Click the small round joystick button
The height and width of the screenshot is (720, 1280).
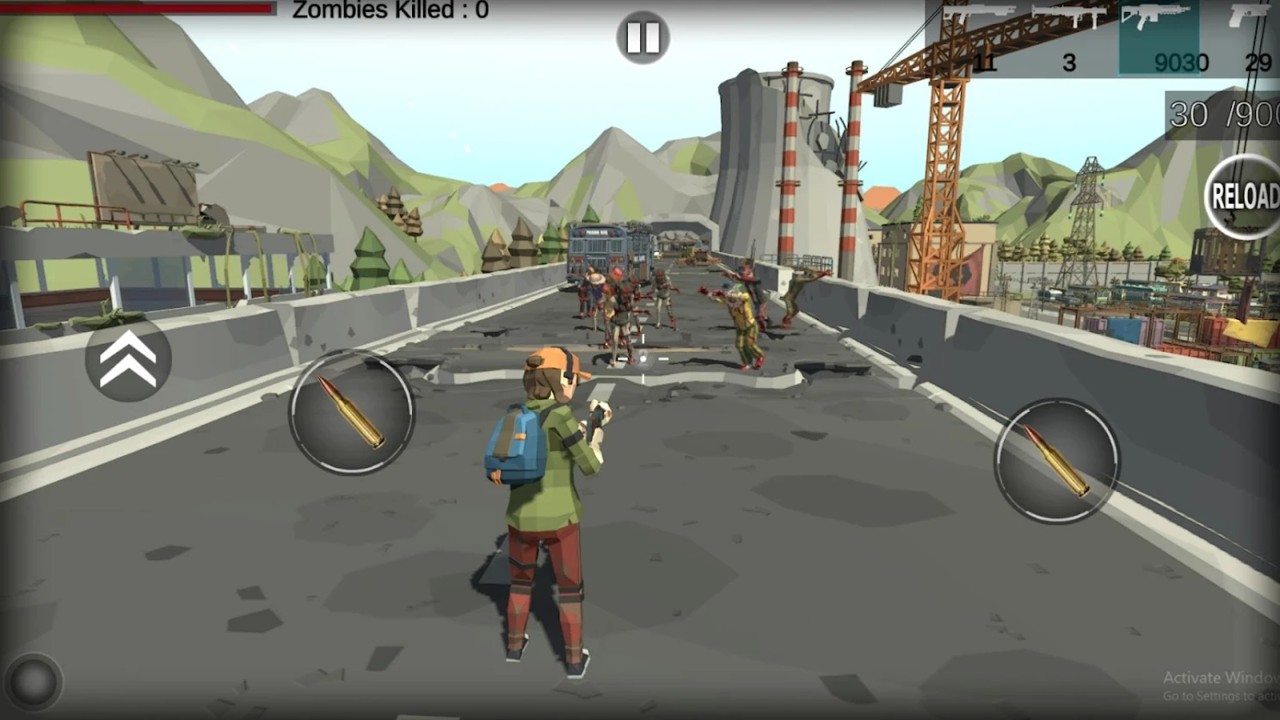pyautogui.click(x=33, y=682)
